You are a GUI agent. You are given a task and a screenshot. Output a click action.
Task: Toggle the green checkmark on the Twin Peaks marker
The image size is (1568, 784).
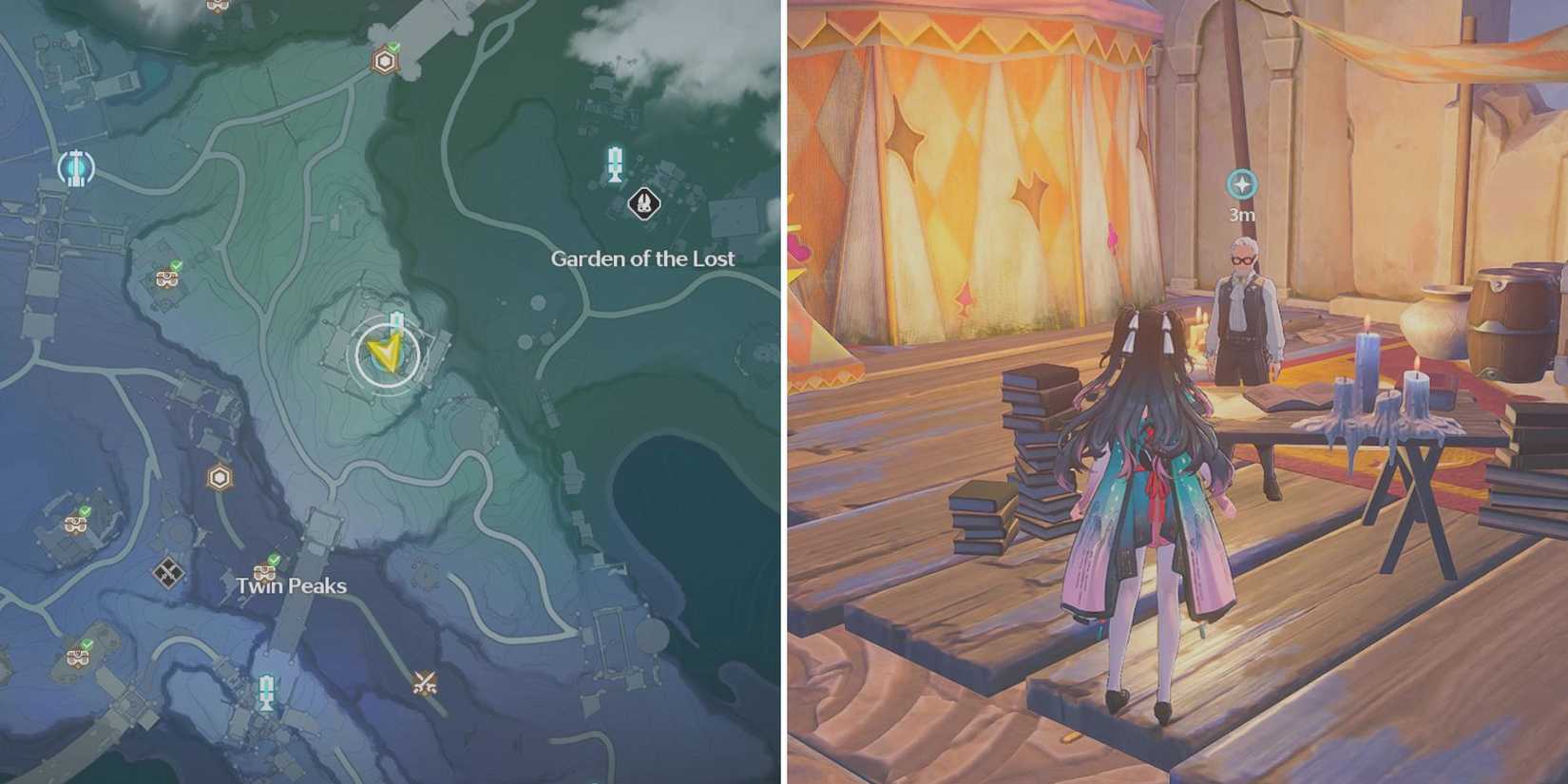275,560
